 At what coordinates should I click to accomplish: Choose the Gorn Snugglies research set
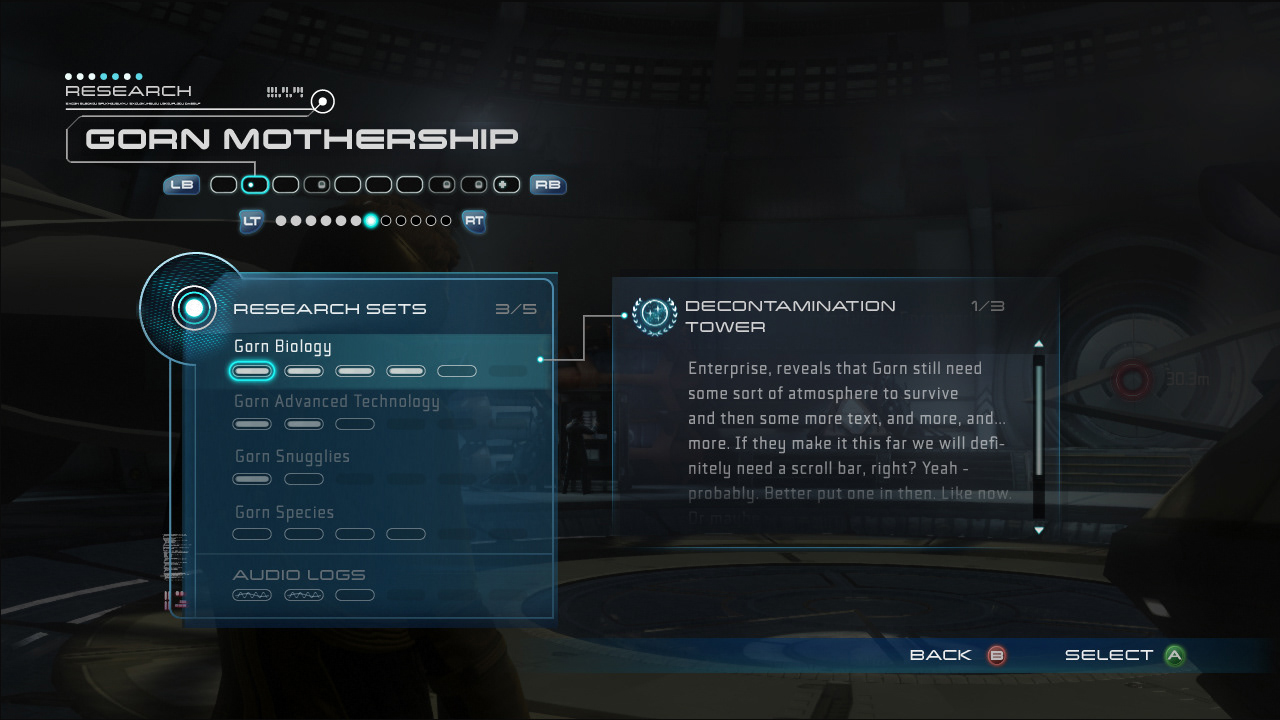(292, 457)
